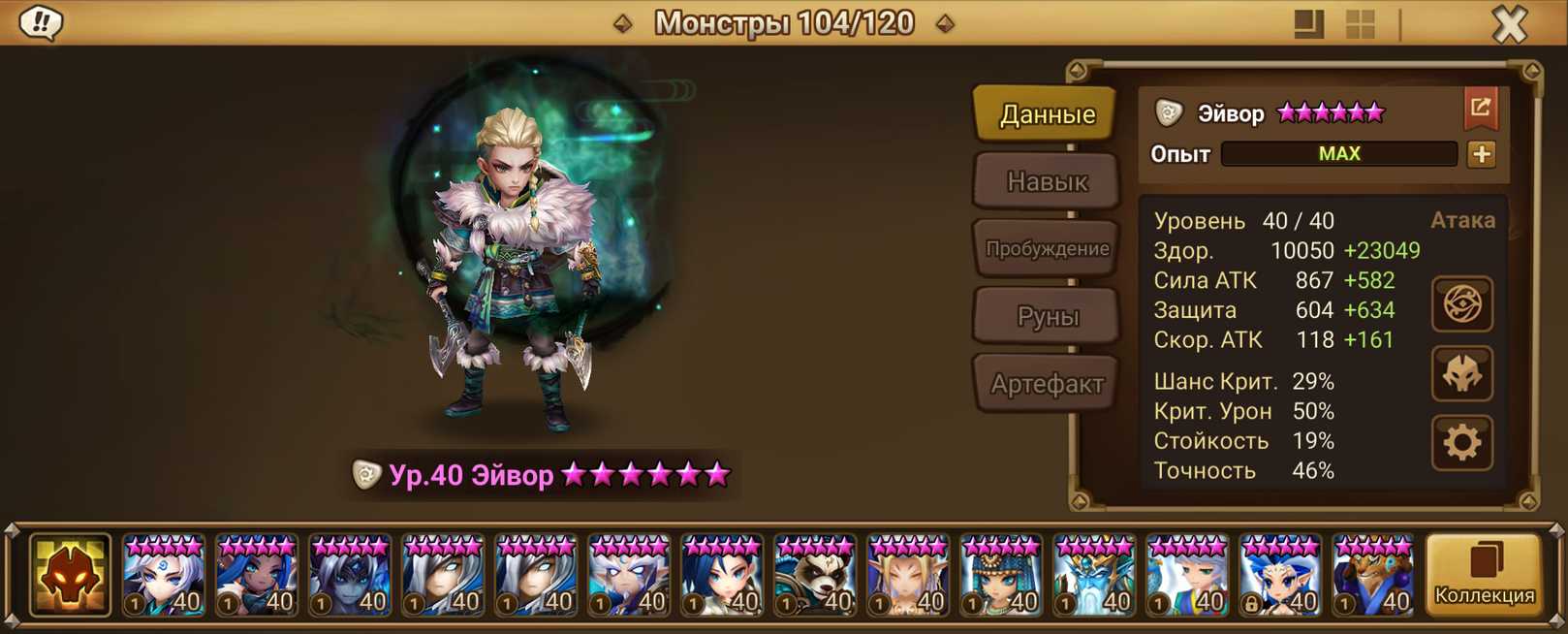Click the circular eye rune icon
The height and width of the screenshot is (634, 1568).
tap(1462, 304)
